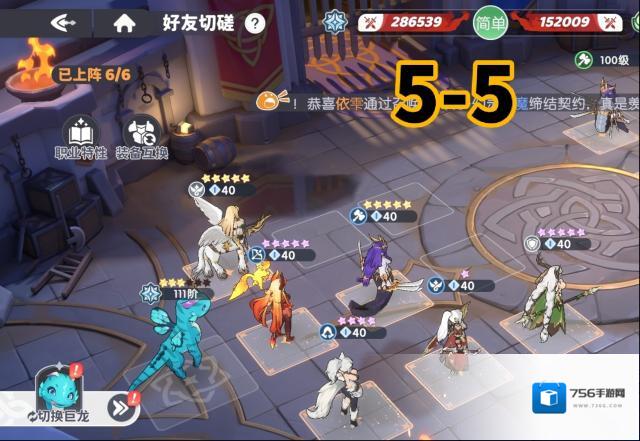The image size is (640, 441).
Task: Open the question mark help for 好友切磋
Action: [x=255, y=22]
